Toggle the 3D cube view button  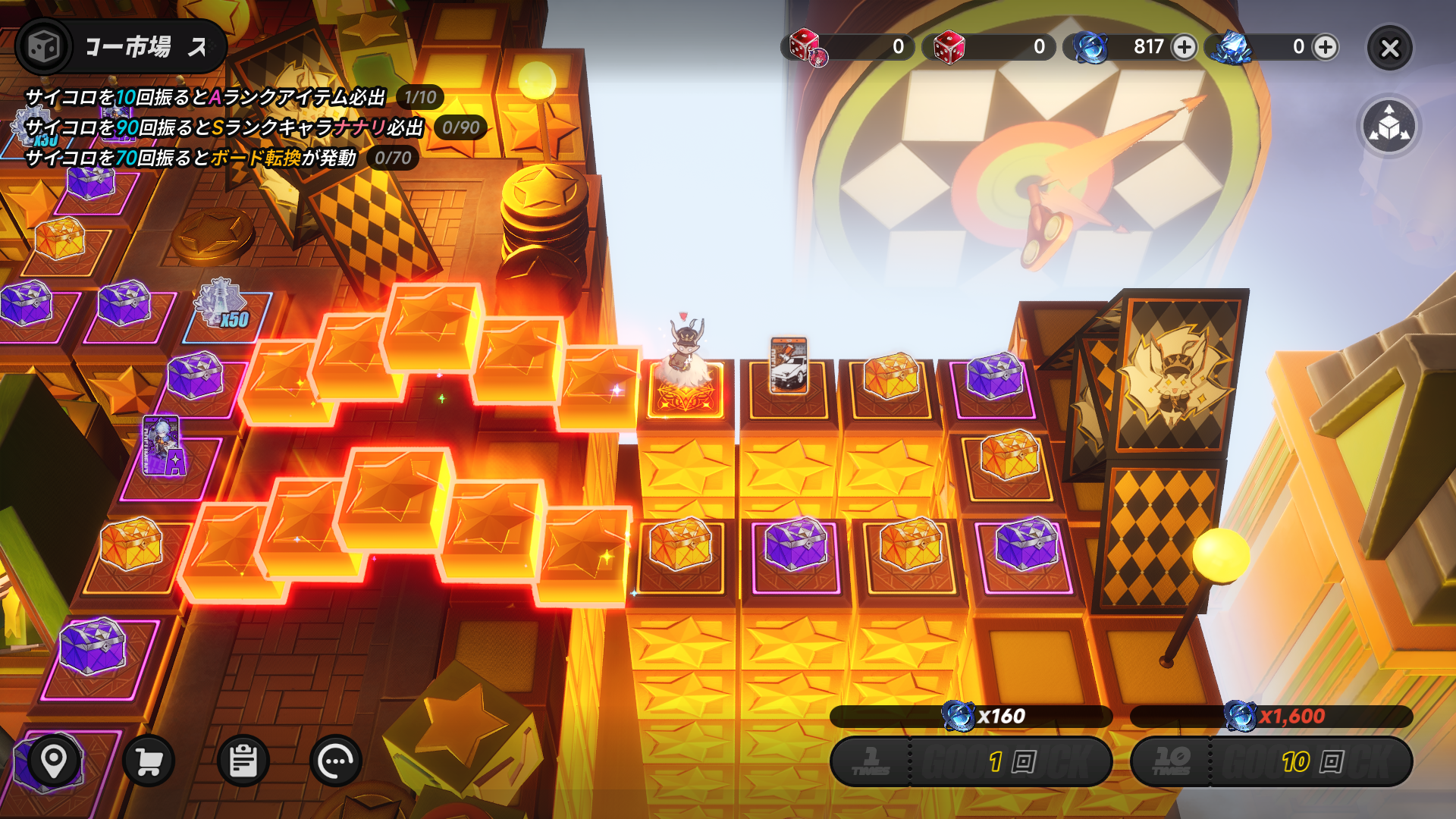(x=1389, y=126)
